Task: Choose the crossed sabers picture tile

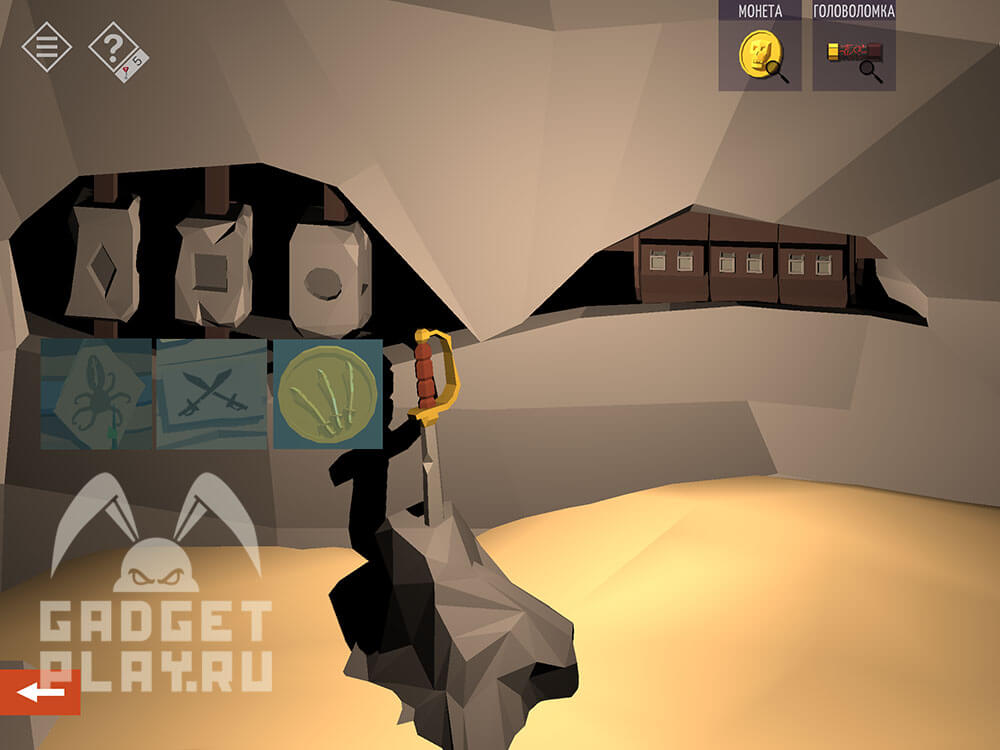Action: [211, 394]
